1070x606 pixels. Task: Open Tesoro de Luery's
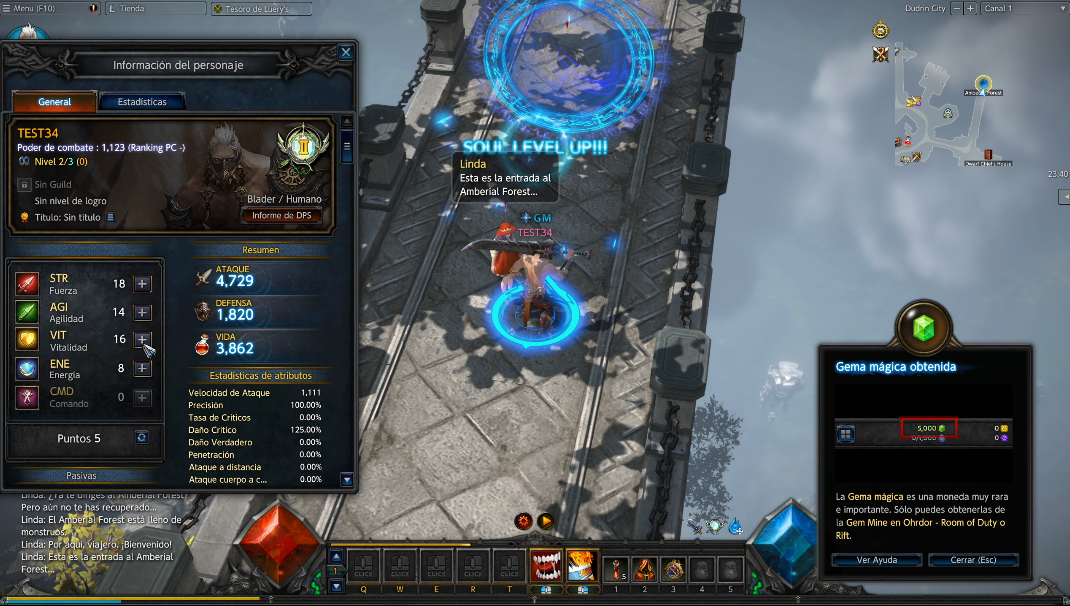pos(260,8)
